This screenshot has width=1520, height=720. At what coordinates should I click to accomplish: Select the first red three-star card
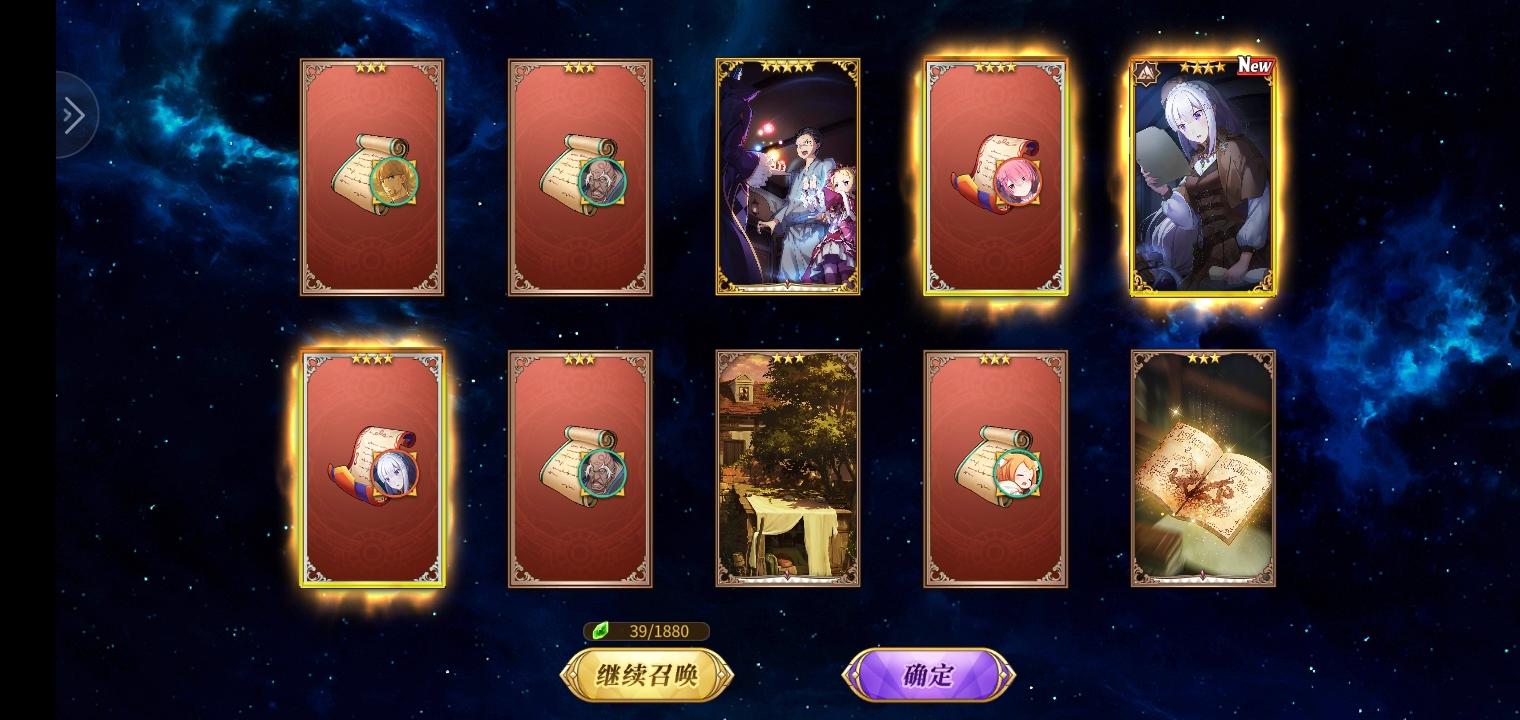pos(371,177)
